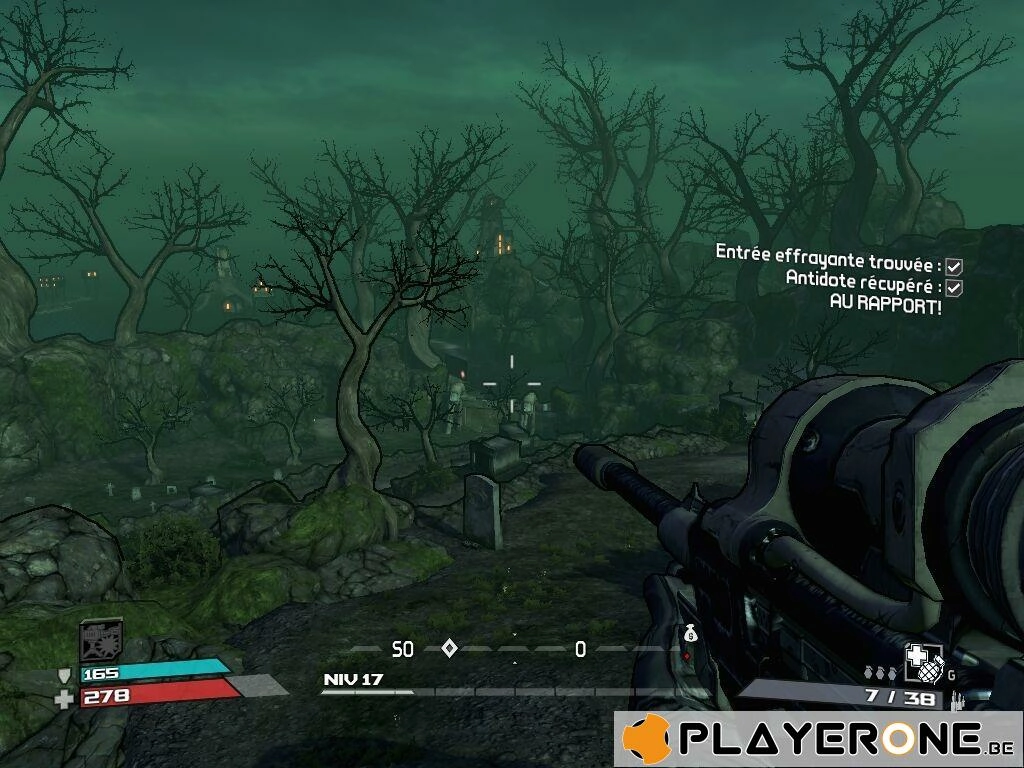This screenshot has width=1024, height=768.
Task: Click the "Antidote récupéré" objective checkbox
Action: (954, 287)
